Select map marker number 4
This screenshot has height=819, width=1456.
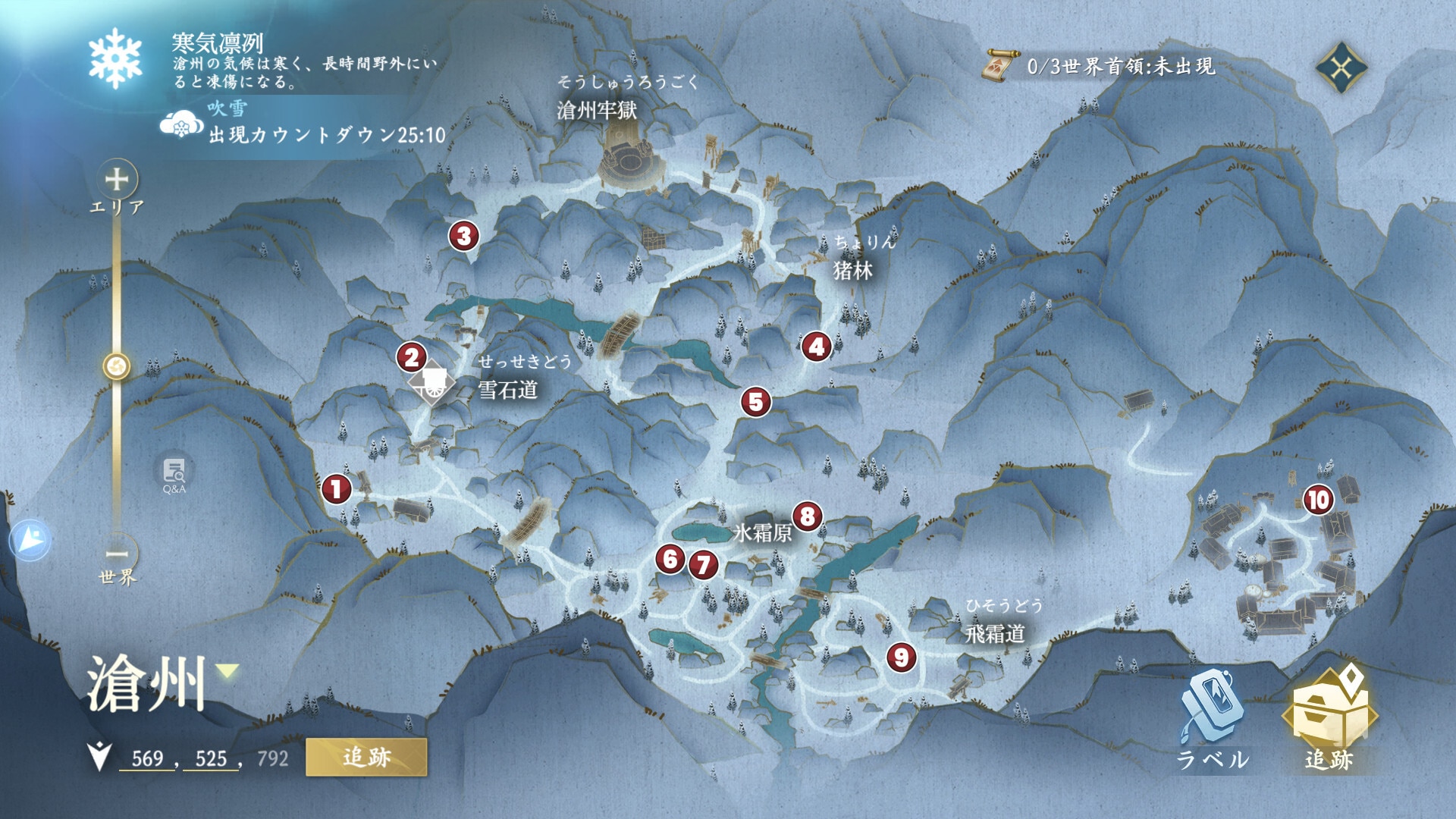coord(816,347)
